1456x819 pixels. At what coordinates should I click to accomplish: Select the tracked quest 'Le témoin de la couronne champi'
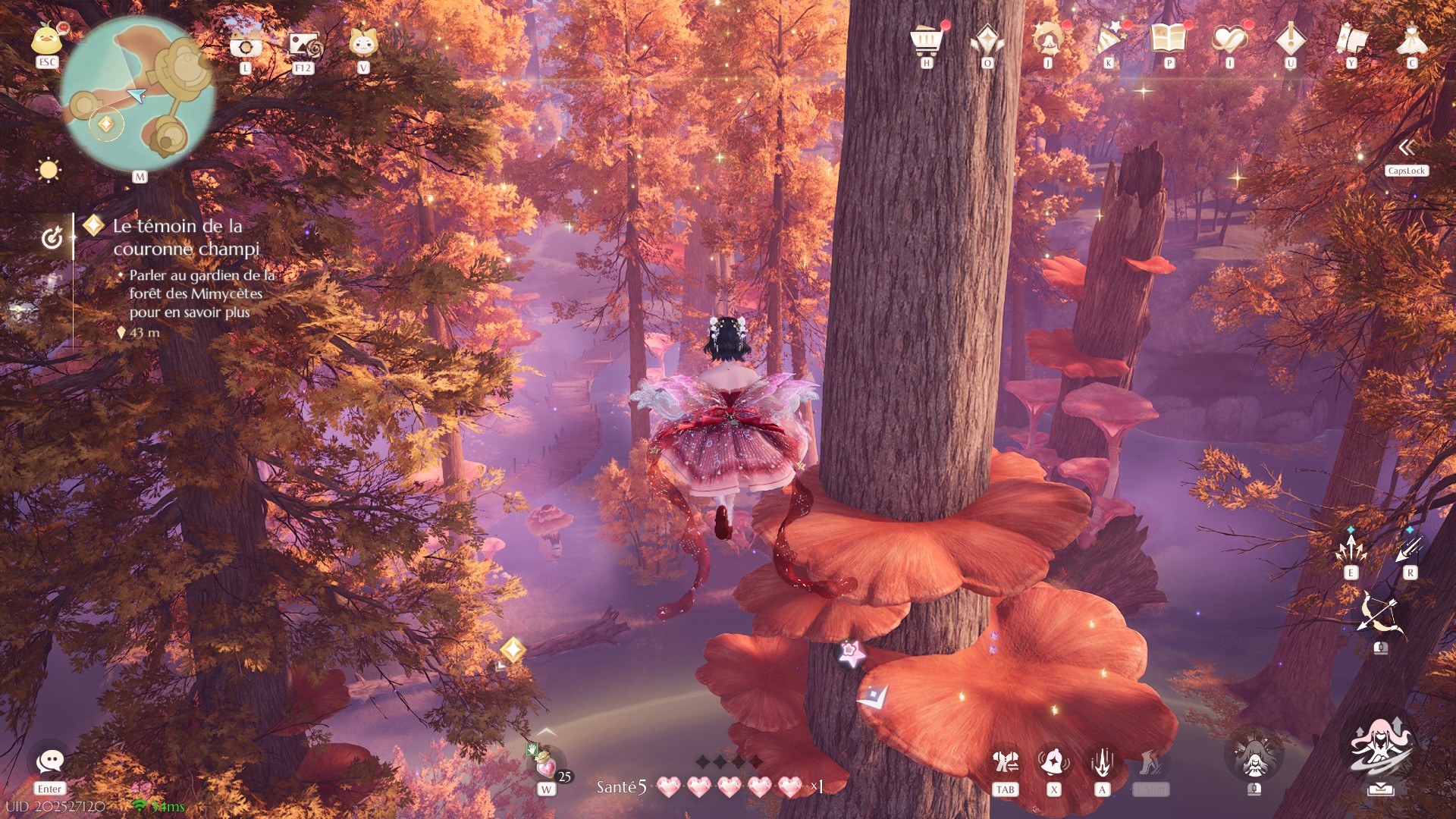click(x=186, y=237)
